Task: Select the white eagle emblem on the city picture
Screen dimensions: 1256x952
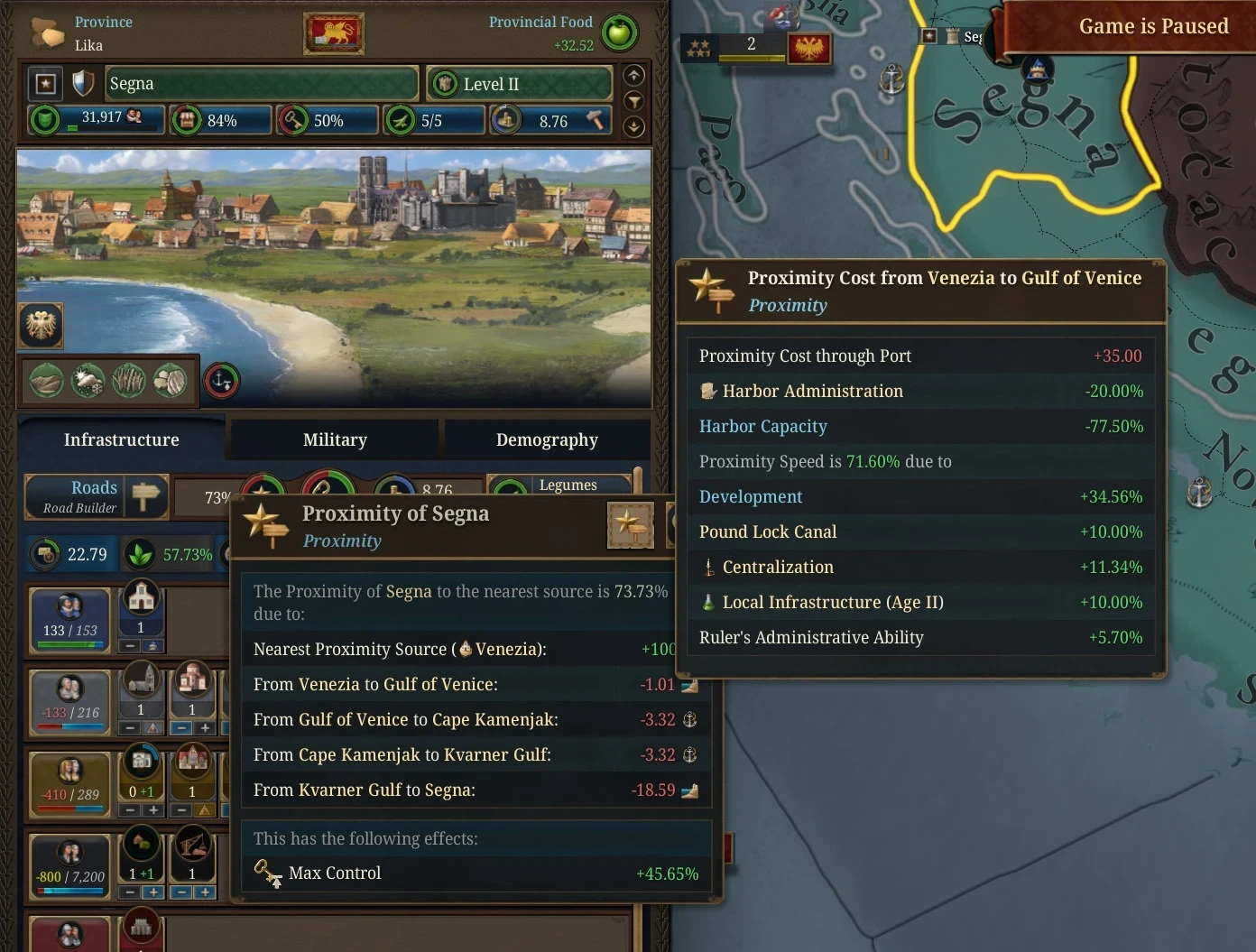Action: pyautogui.click(x=41, y=325)
